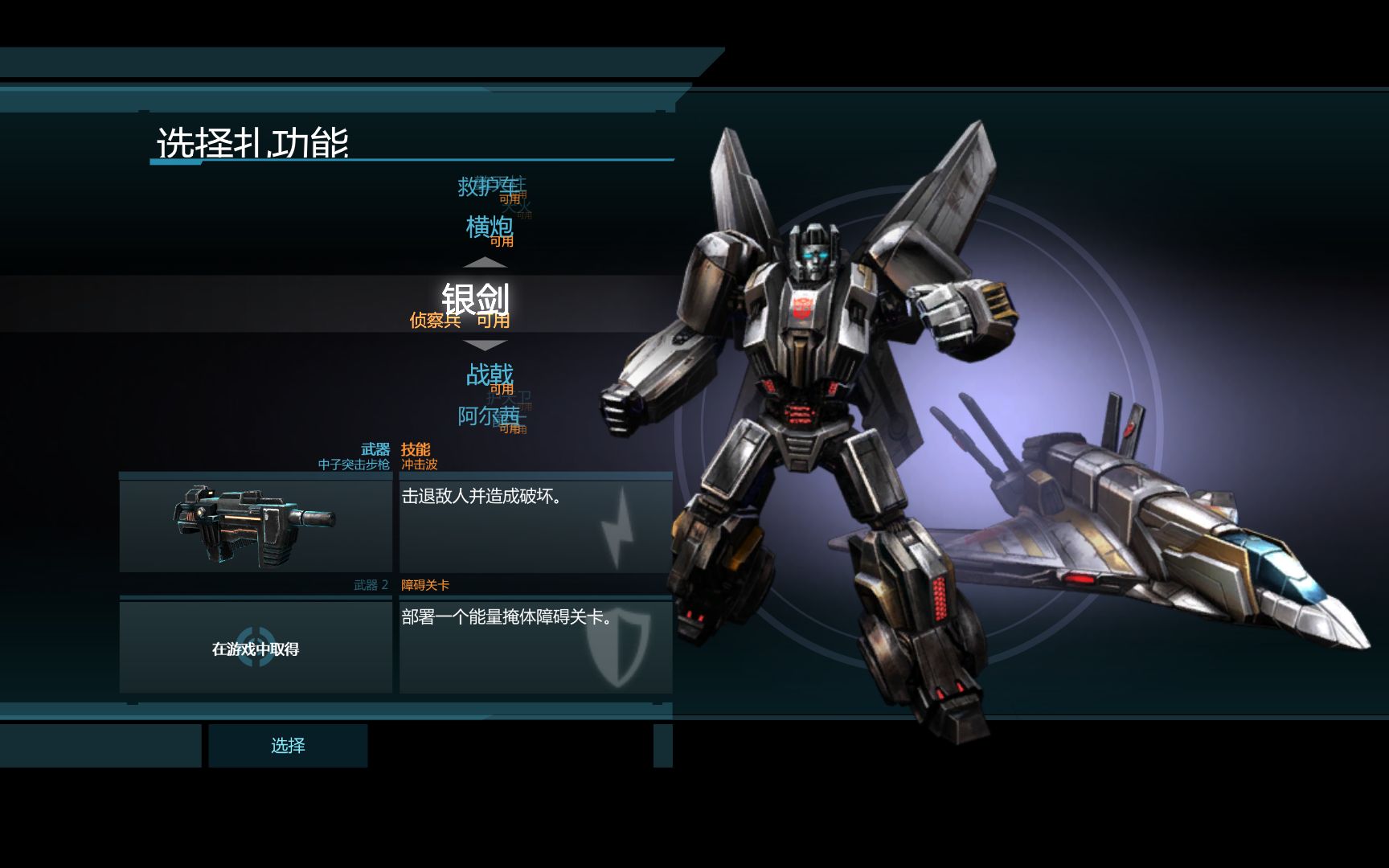Select the highlighted character 银剑
Viewport: 1389px width, 868px height.
(476, 300)
